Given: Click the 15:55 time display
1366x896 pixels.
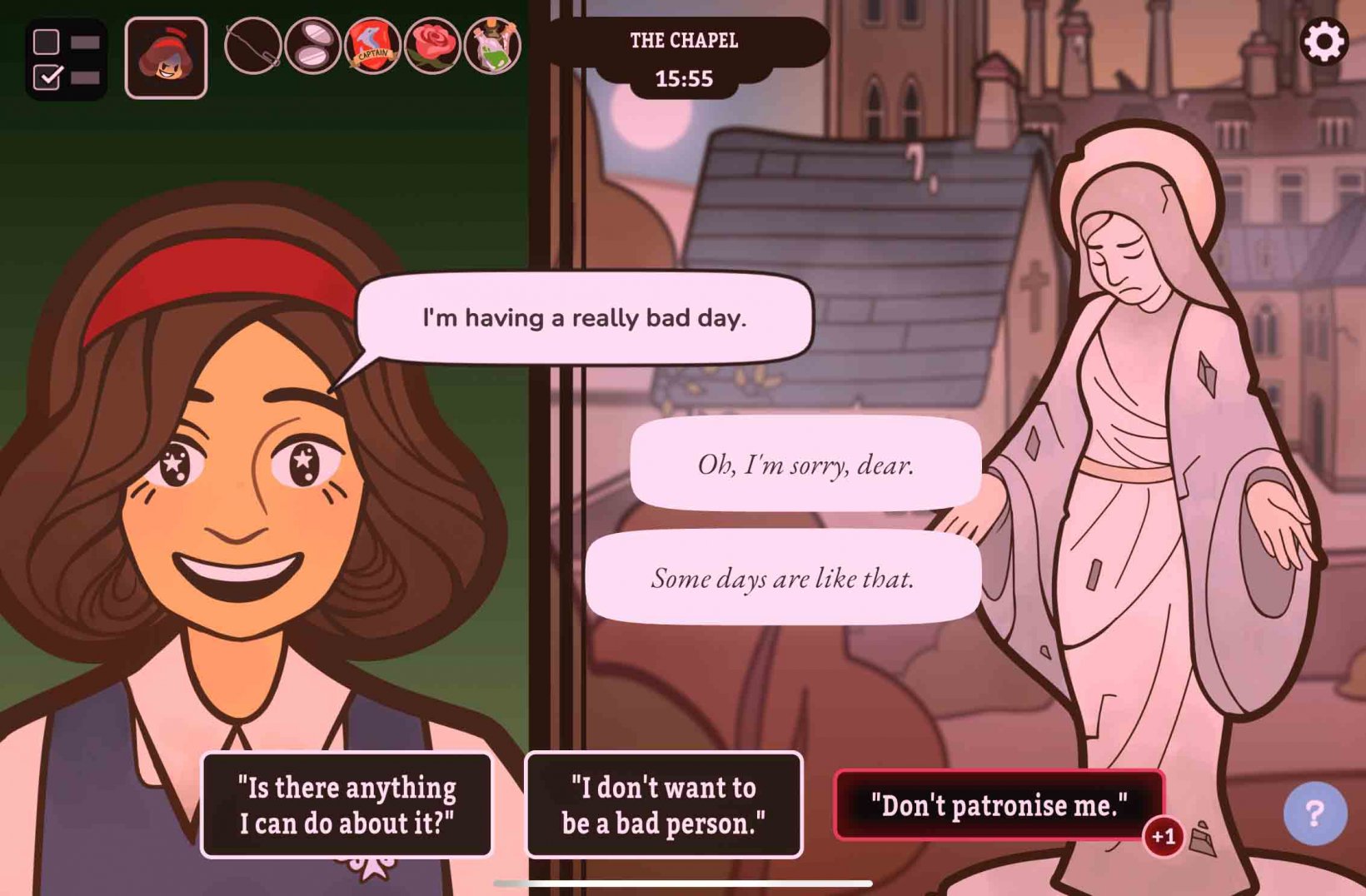Looking at the screenshot, I should (x=685, y=78).
